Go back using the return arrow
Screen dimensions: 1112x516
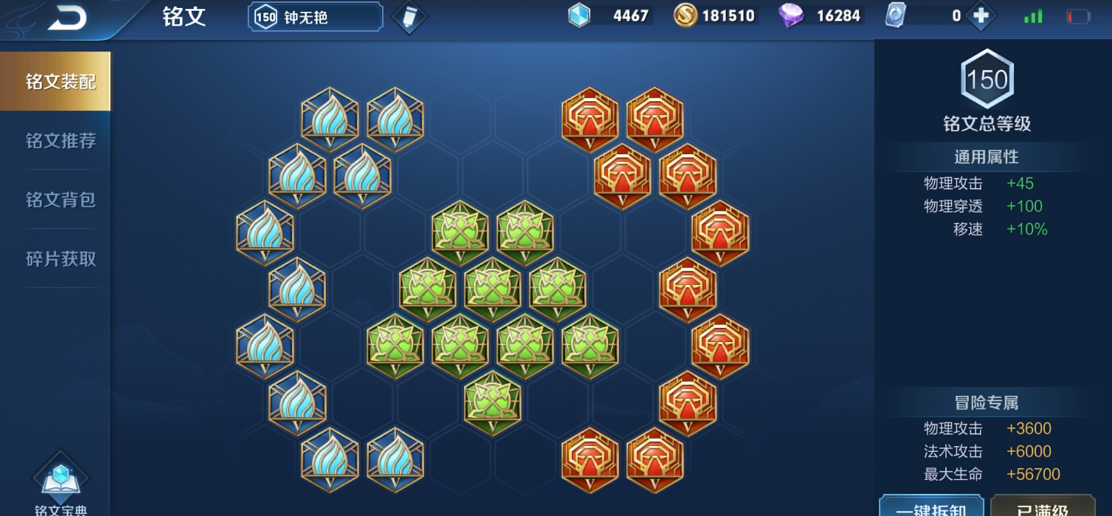tap(67, 17)
